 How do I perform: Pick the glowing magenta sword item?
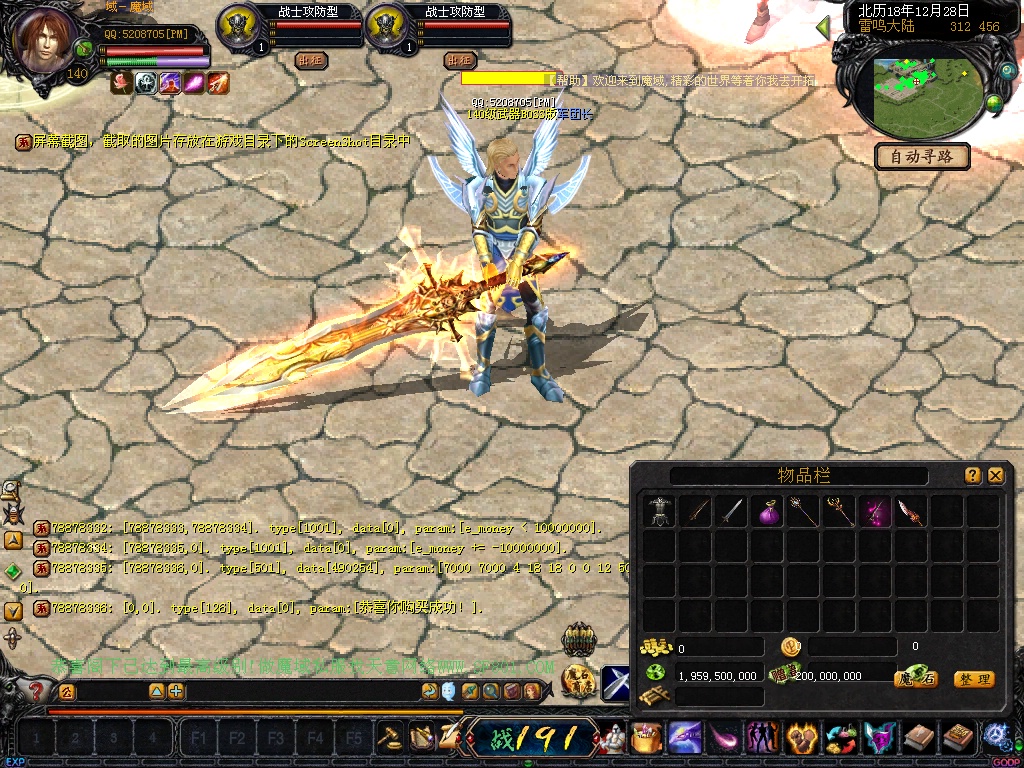(876, 512)
